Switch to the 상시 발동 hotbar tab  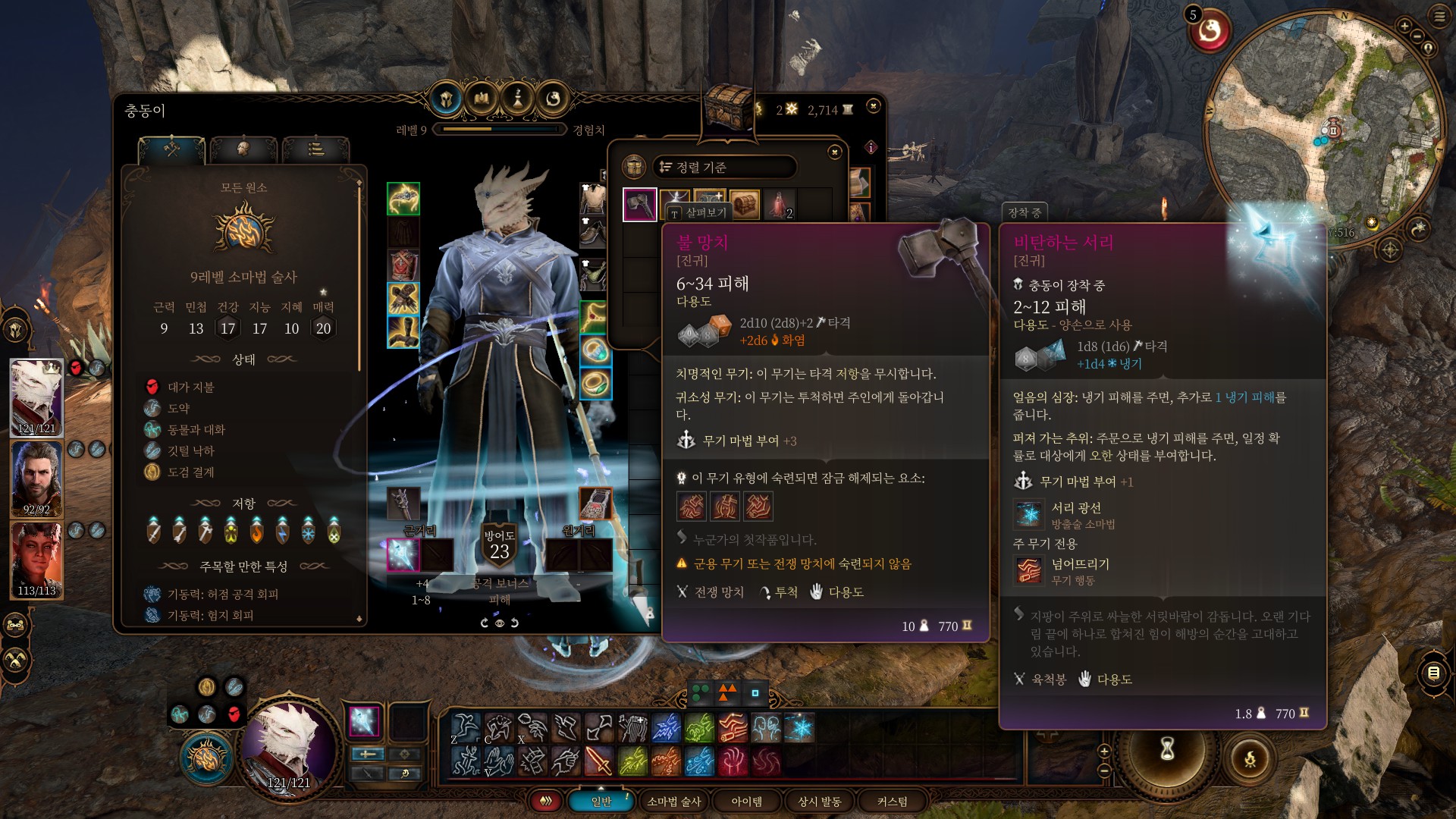tap(819, 801)
